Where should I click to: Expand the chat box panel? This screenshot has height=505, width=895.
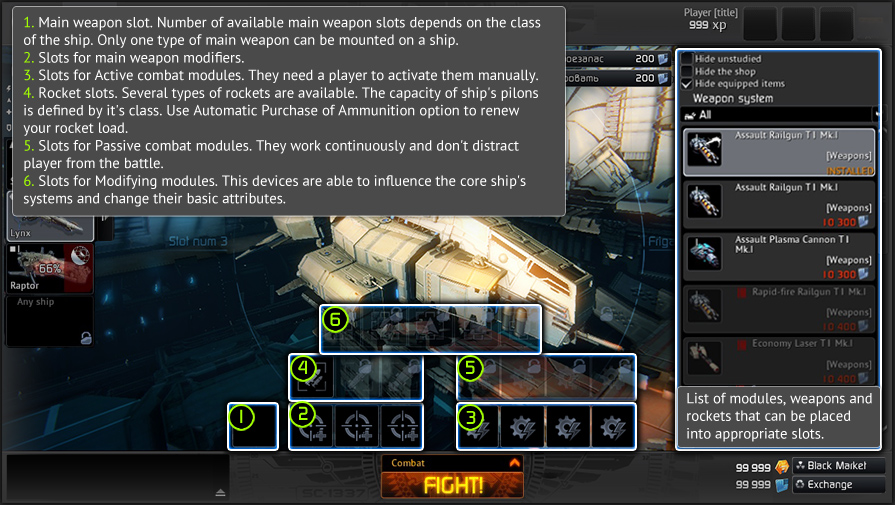pyautogui.click(x=221, y=492)
